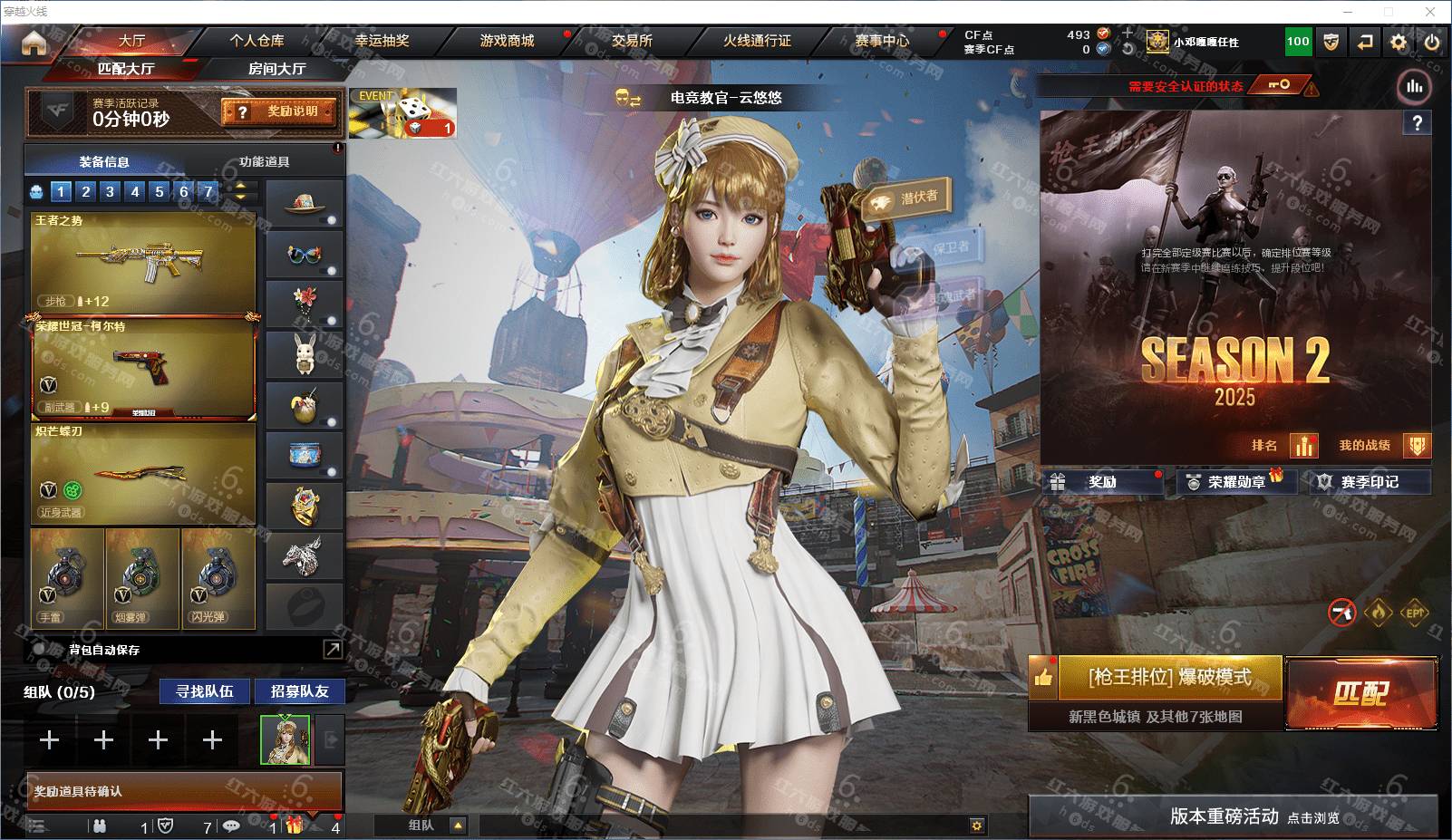
Task: Click the 寻找队伍 button
Action: pyautogui.click(x=205, y=691)
